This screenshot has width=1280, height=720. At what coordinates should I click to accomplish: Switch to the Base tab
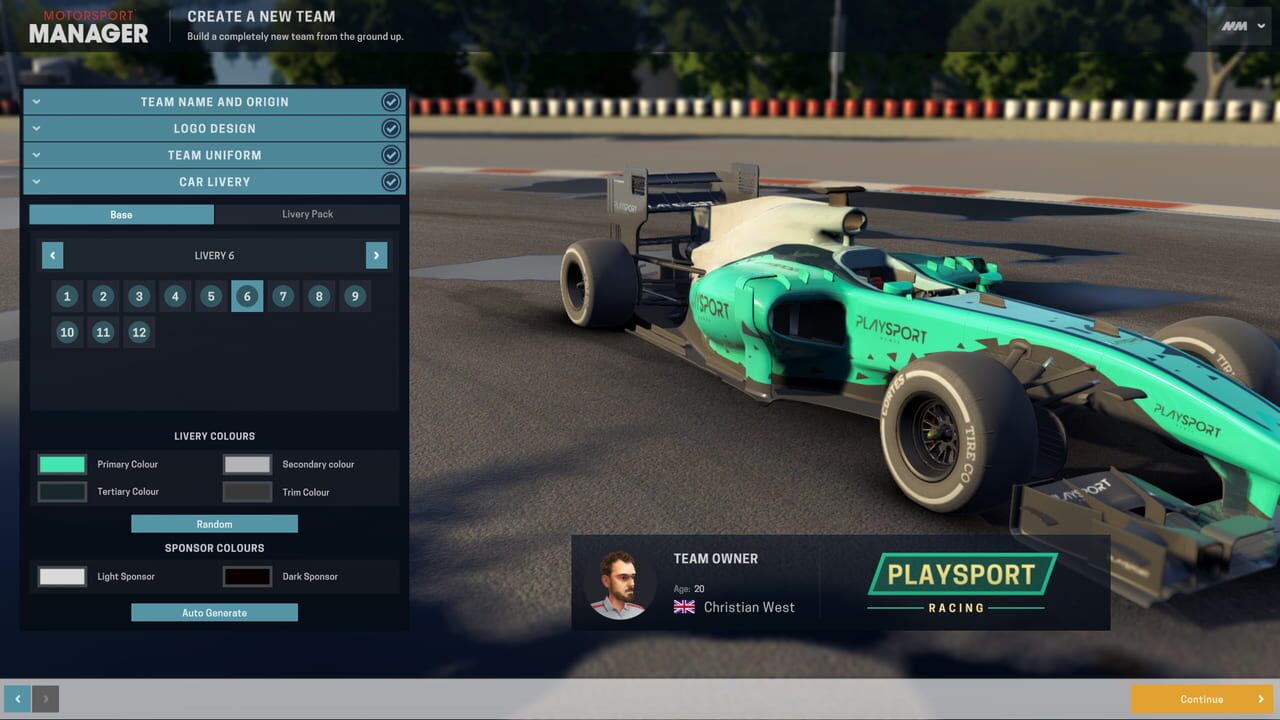tap(121, 214)
